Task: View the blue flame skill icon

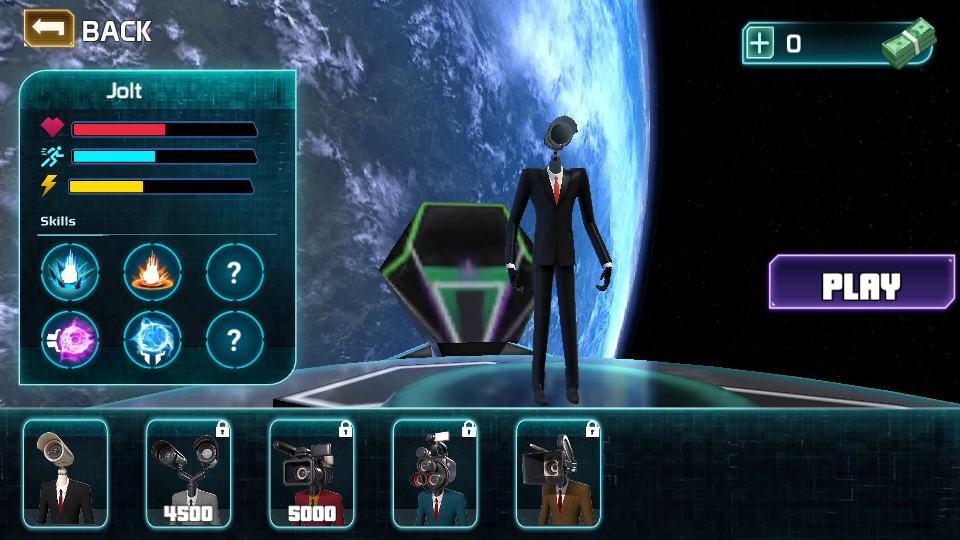Action: 70,273
